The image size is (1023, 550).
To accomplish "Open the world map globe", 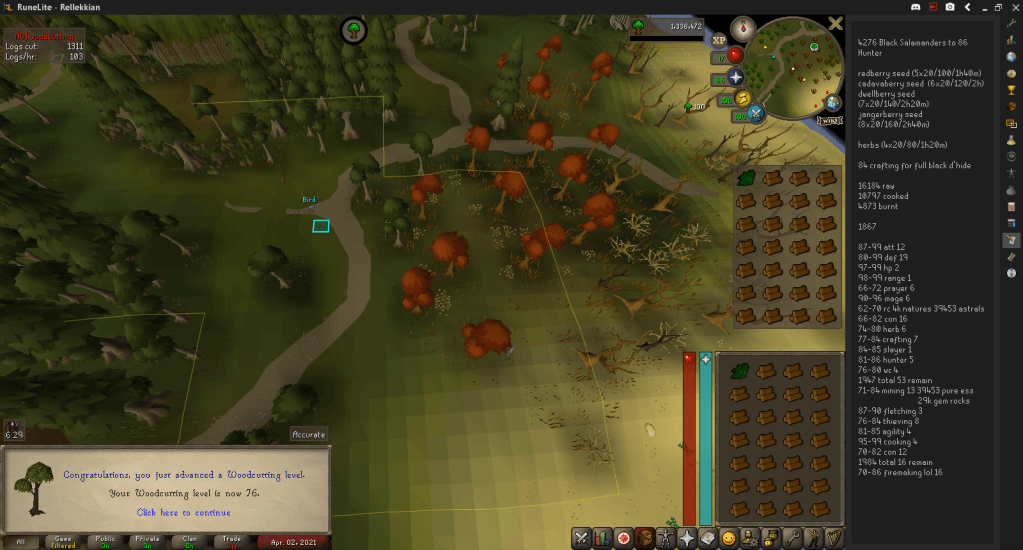I will coord(834,103).
